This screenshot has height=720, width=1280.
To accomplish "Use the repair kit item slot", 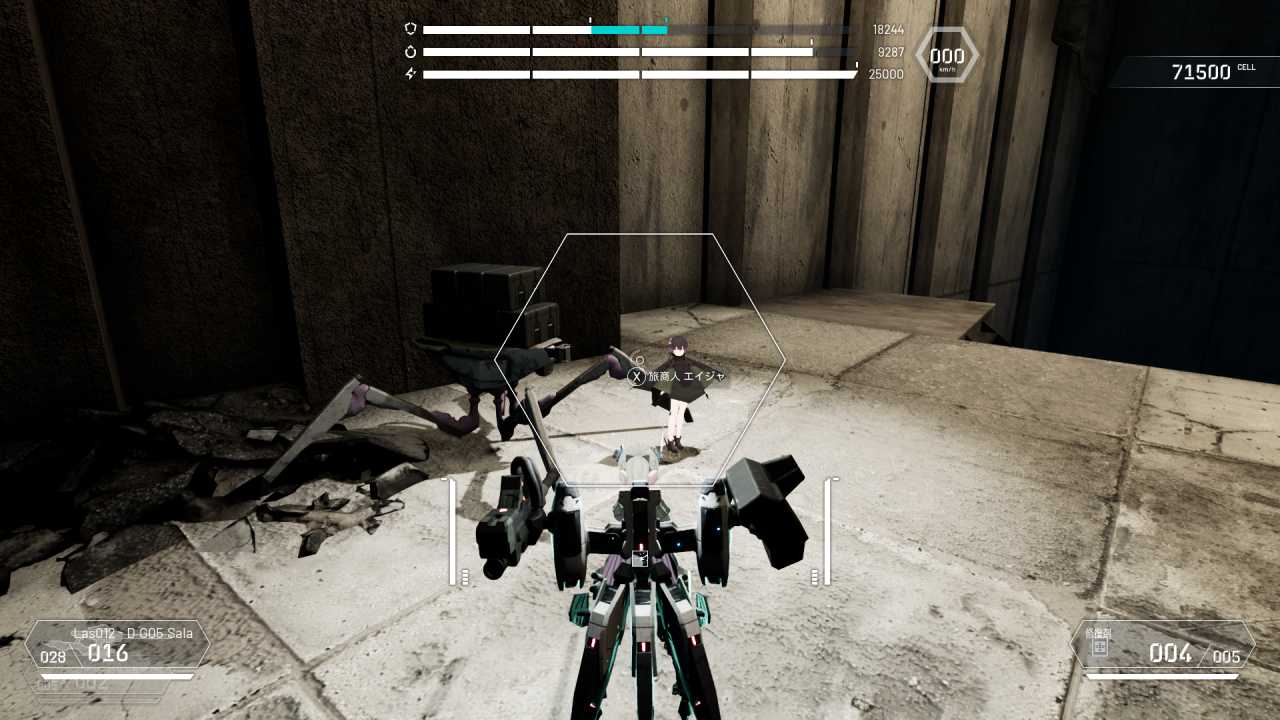I will pyautogui.click(x=1162, y=647).
